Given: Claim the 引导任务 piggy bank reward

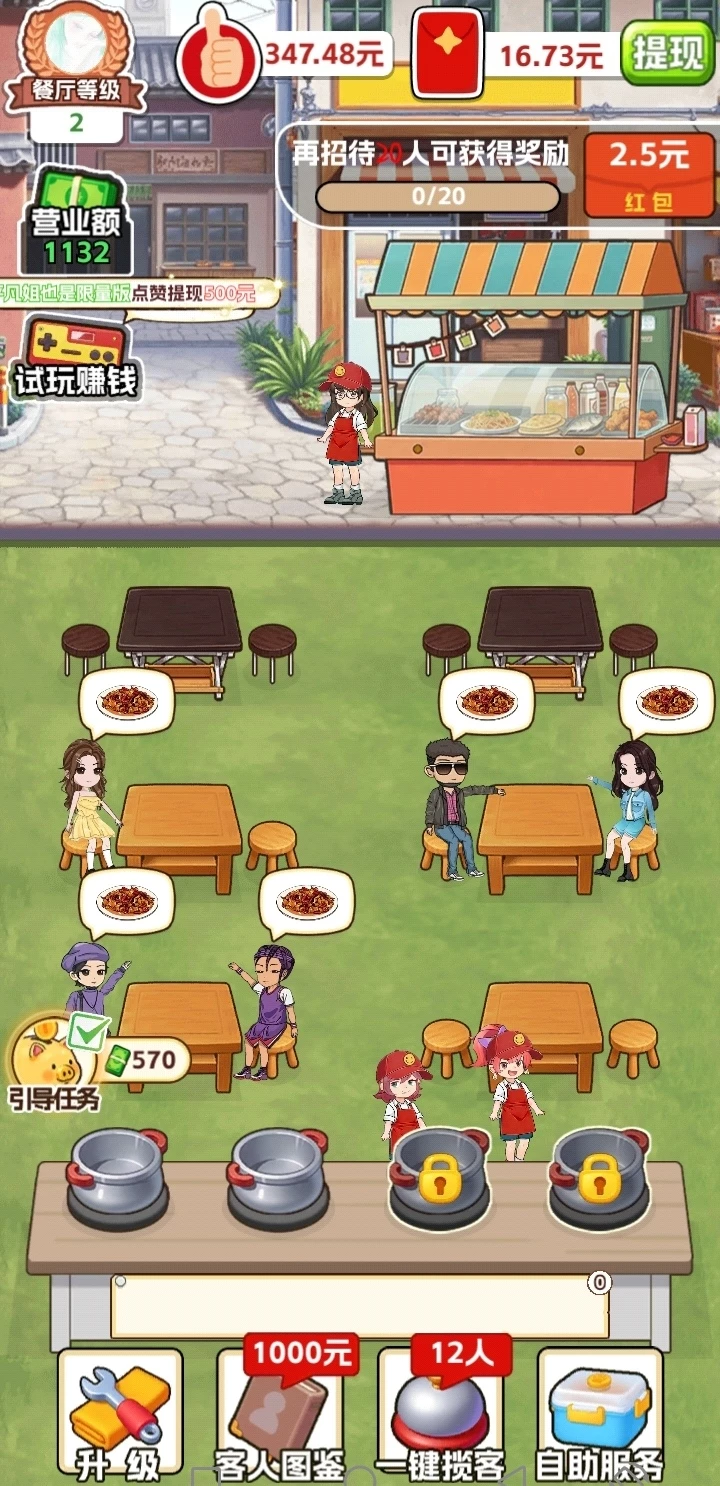Looking at the screenshot, I should 56,1060.
